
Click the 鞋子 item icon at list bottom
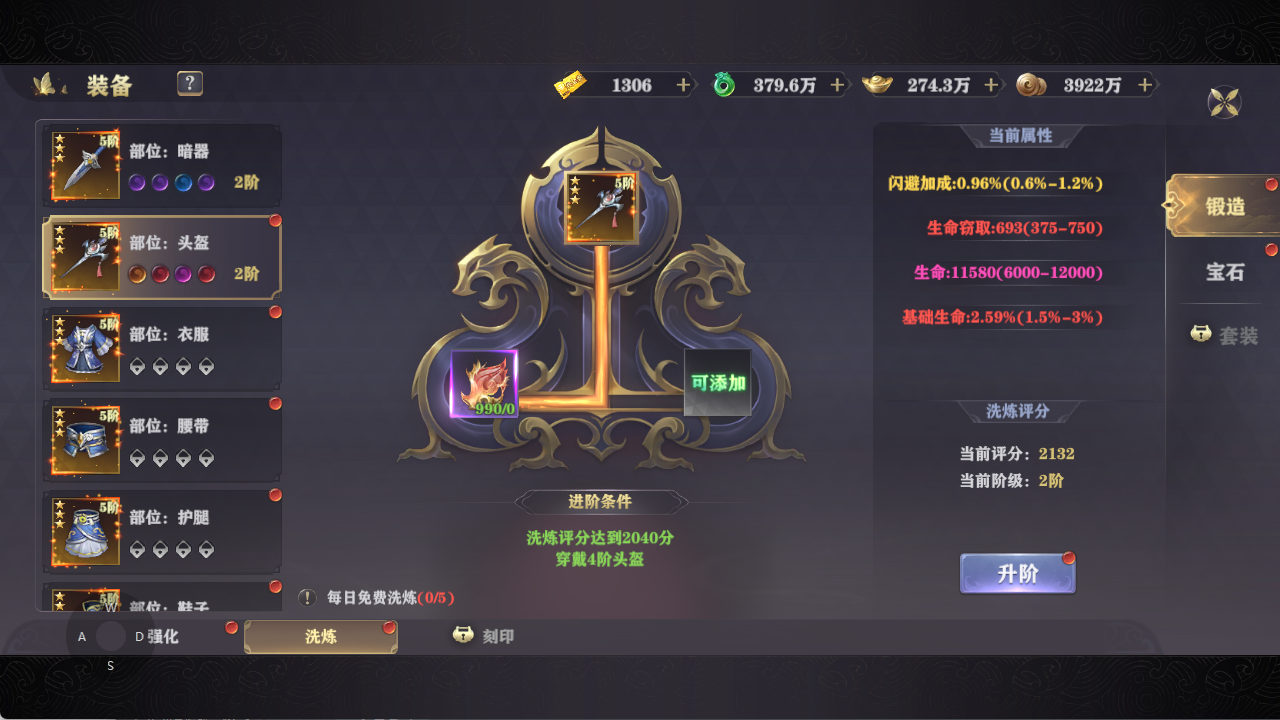click(85, 600)
